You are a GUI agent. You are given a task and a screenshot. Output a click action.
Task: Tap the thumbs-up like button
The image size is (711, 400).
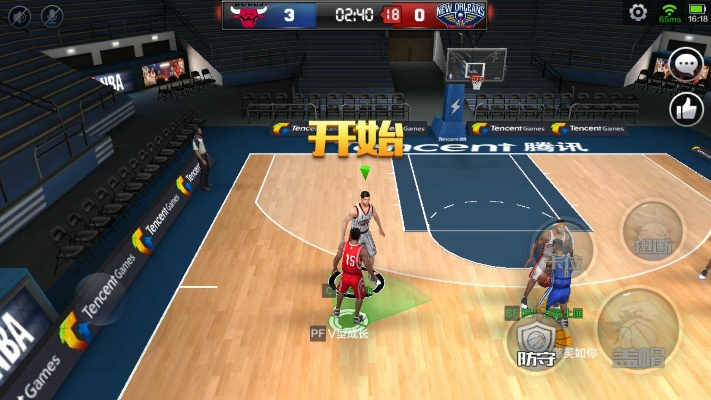point(687,108)
